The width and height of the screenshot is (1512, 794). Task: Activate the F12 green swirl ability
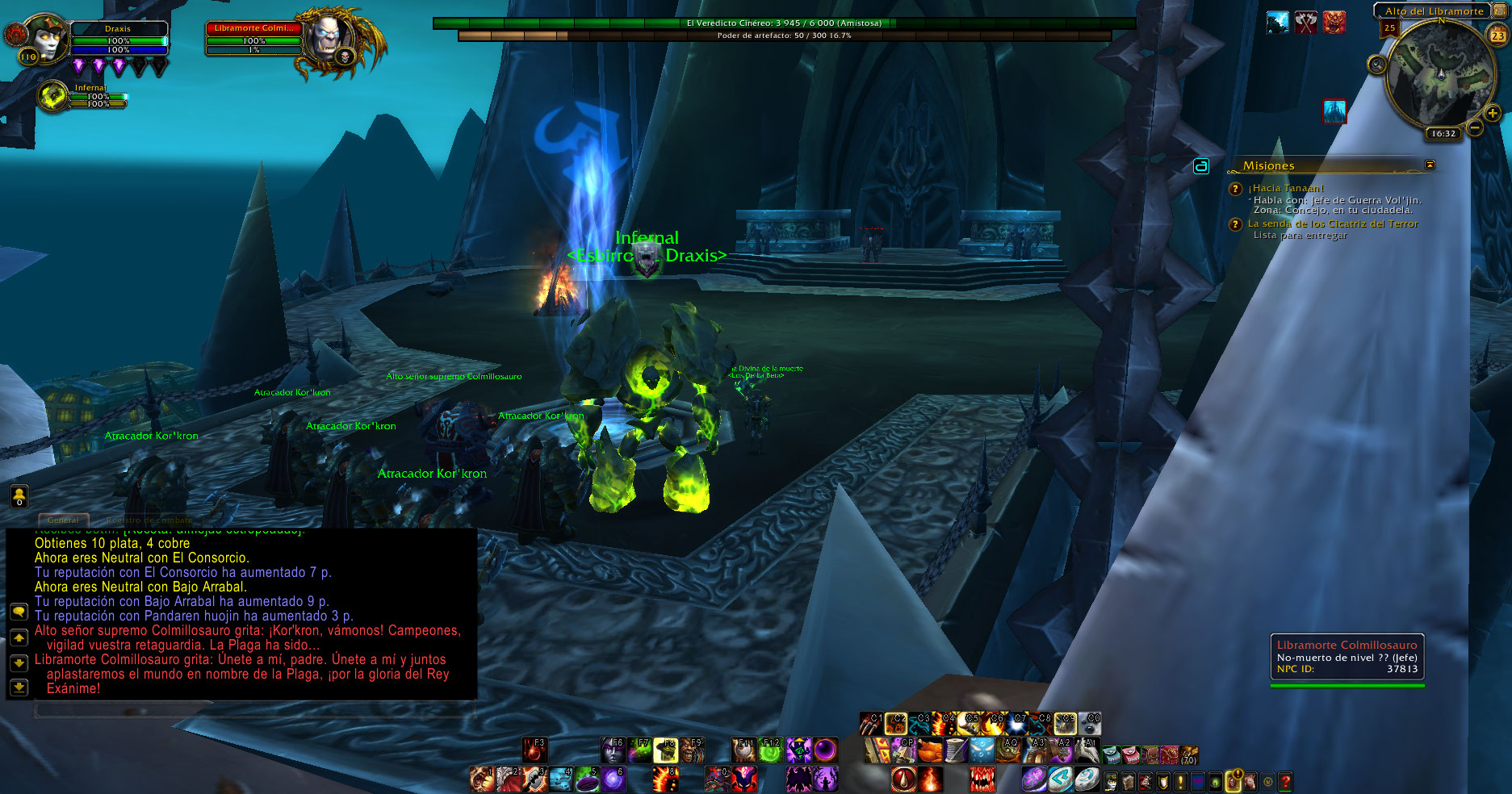[x=771, y=750]
